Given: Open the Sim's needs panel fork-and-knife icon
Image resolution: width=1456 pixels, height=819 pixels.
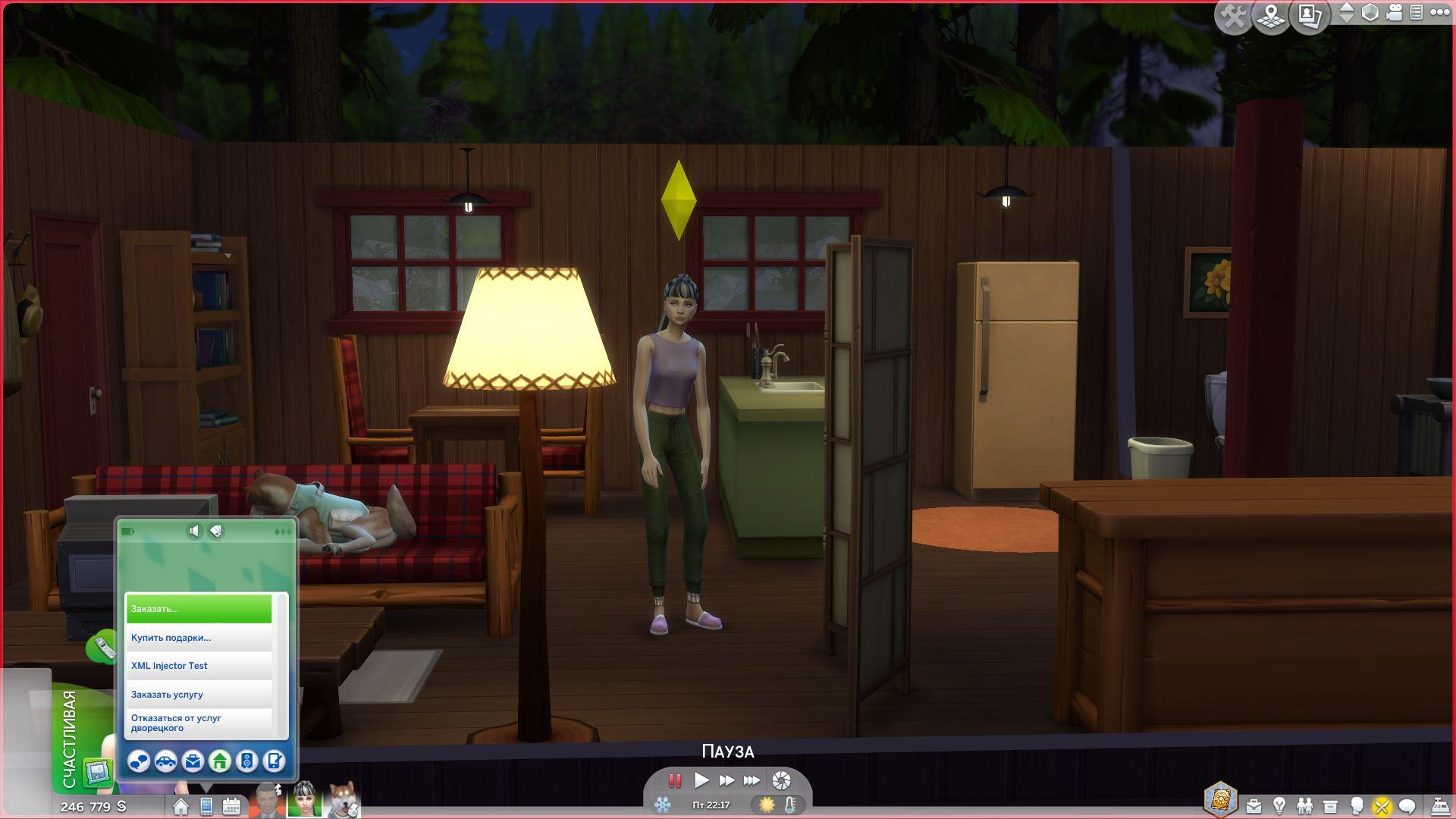Looking at the screenshot, I should (1382, 806).
